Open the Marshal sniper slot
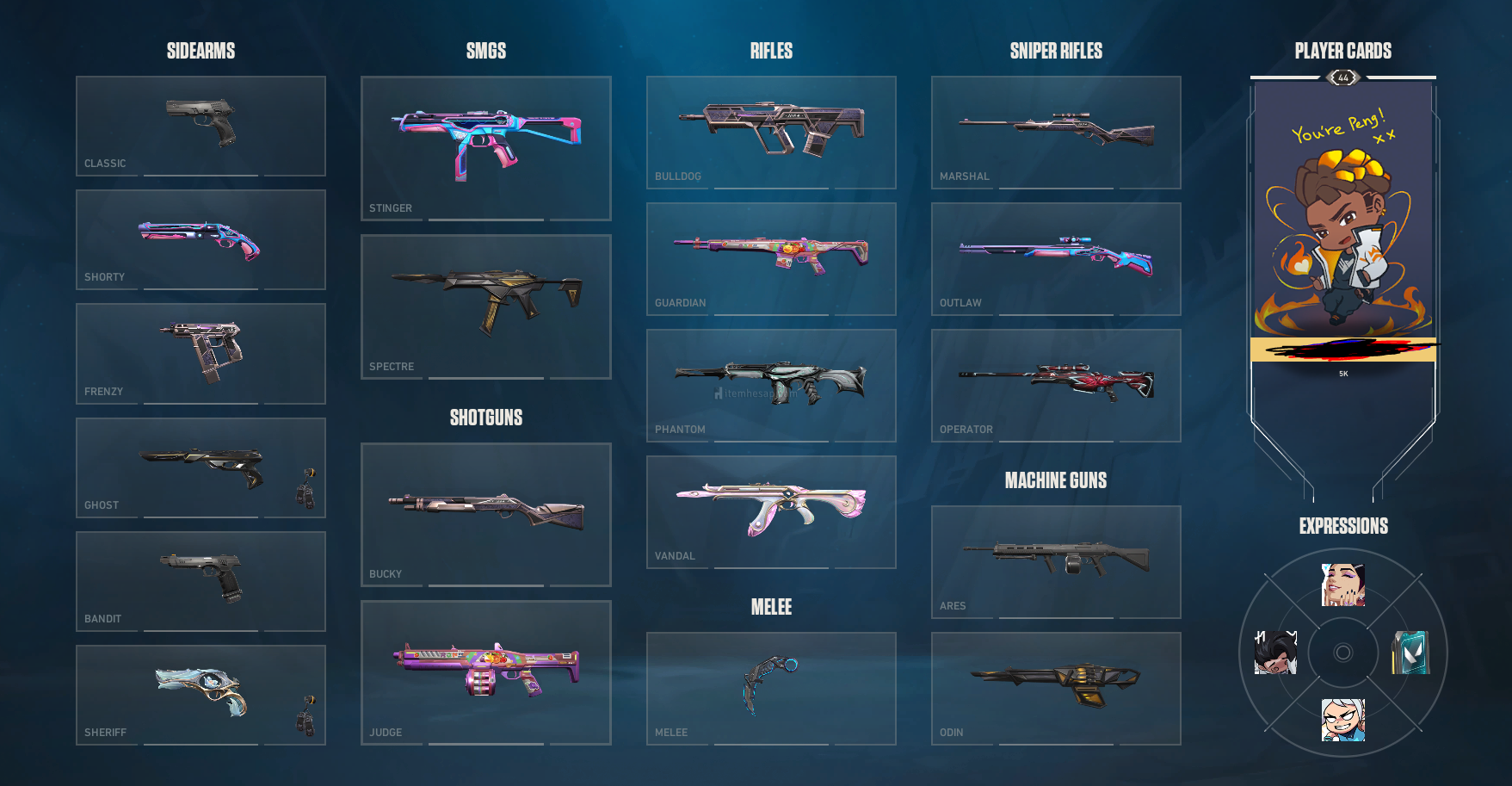 tap(1056, 132)
